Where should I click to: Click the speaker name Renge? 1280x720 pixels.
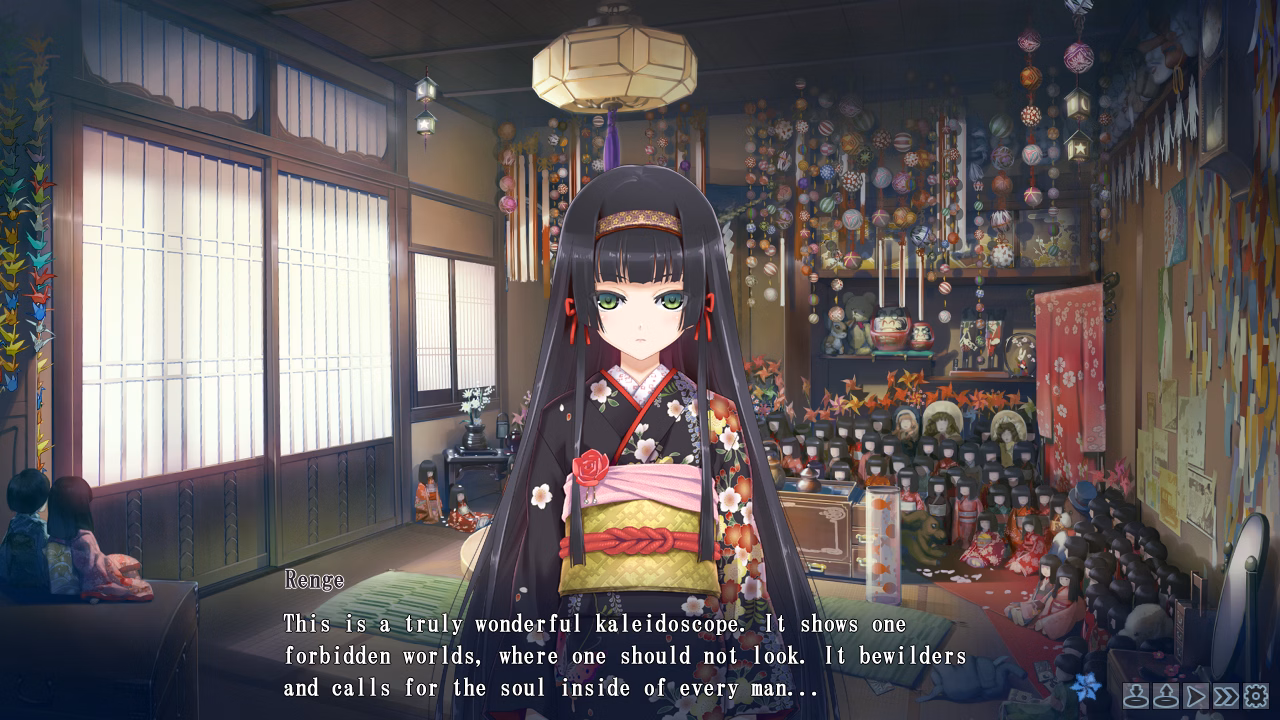coord(315,580)
